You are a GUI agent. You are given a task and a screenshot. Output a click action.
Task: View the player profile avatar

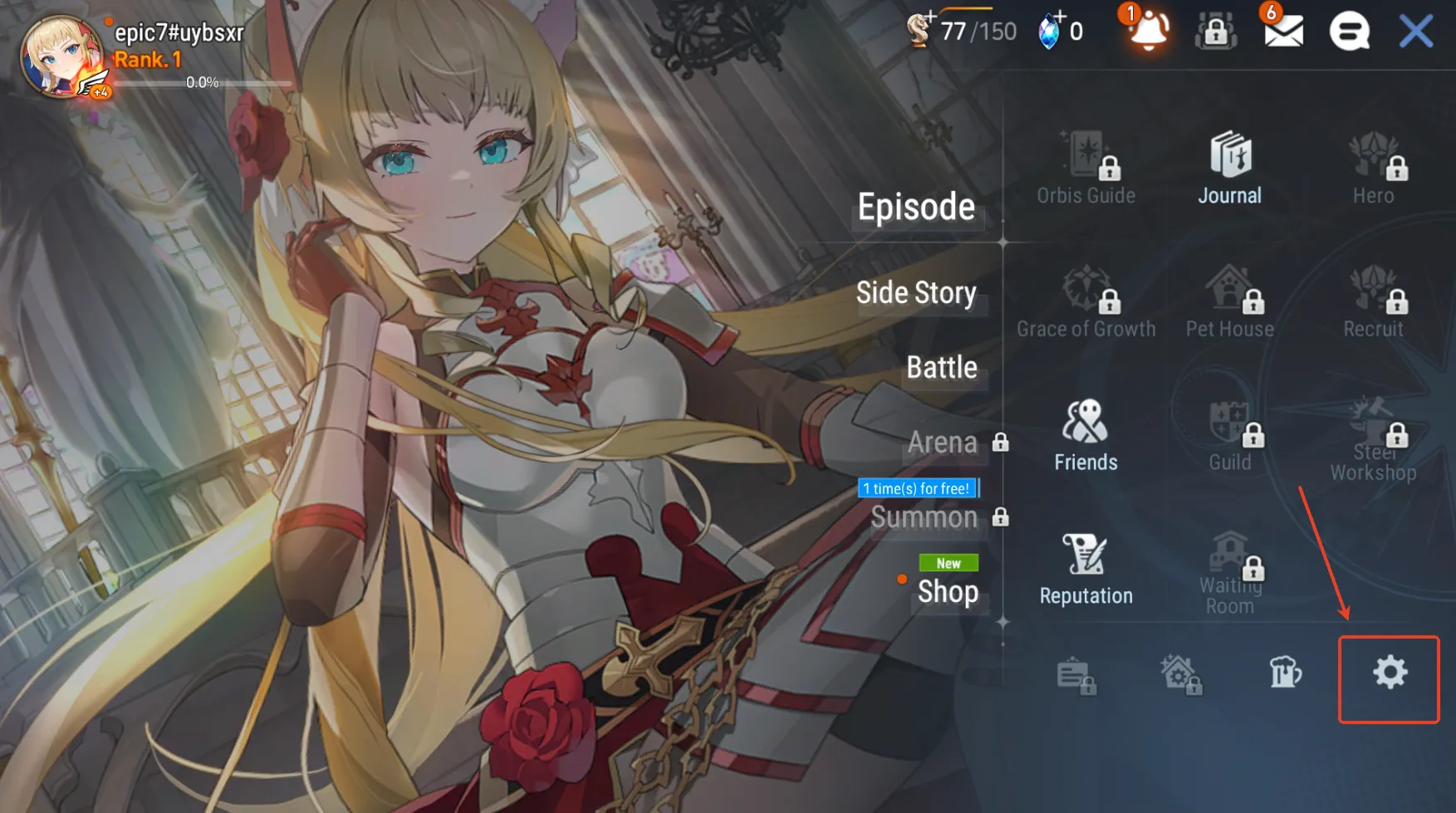point(61,56)
